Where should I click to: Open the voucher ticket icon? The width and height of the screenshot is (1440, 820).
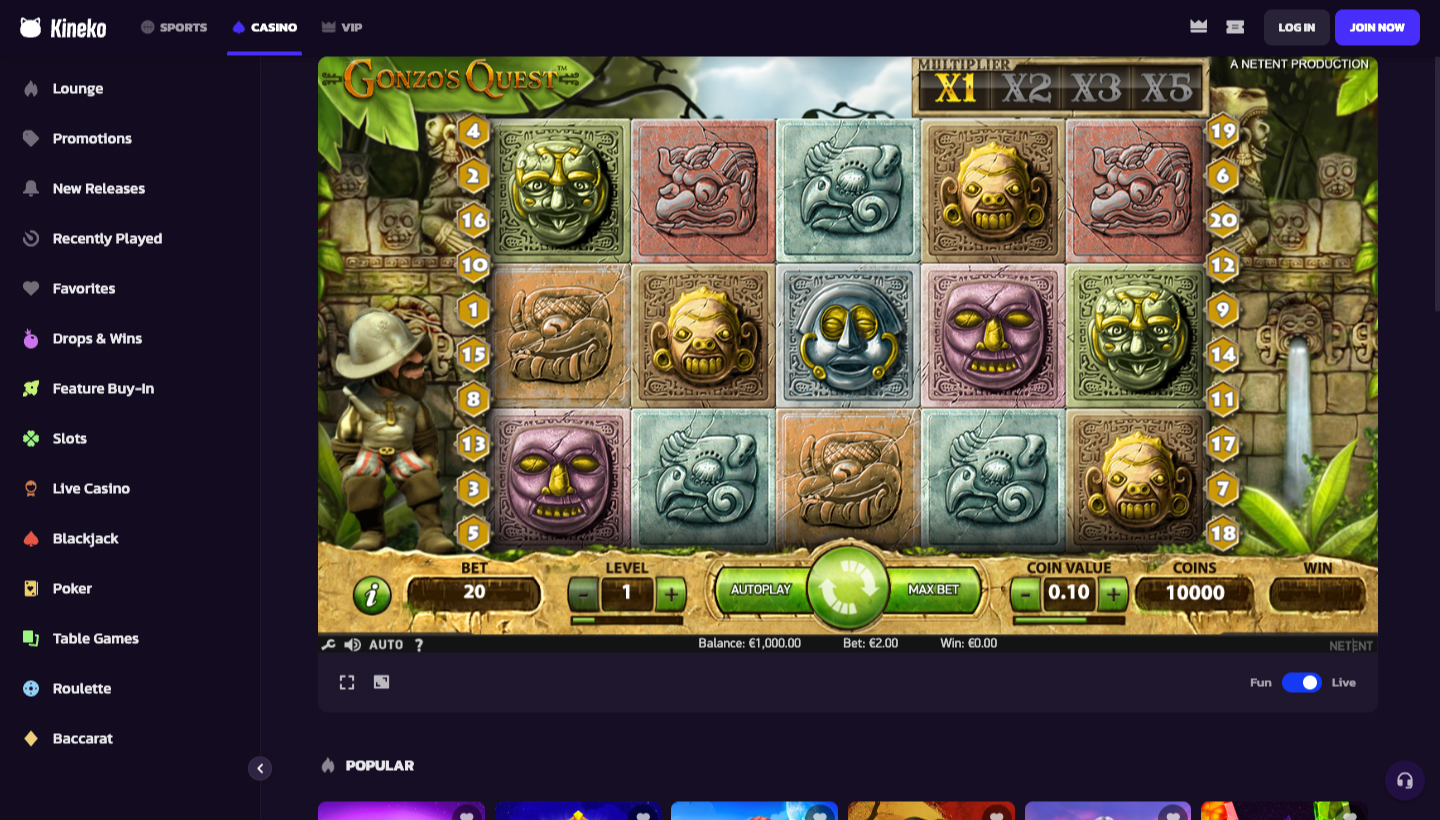click(x=1235, y=27)
